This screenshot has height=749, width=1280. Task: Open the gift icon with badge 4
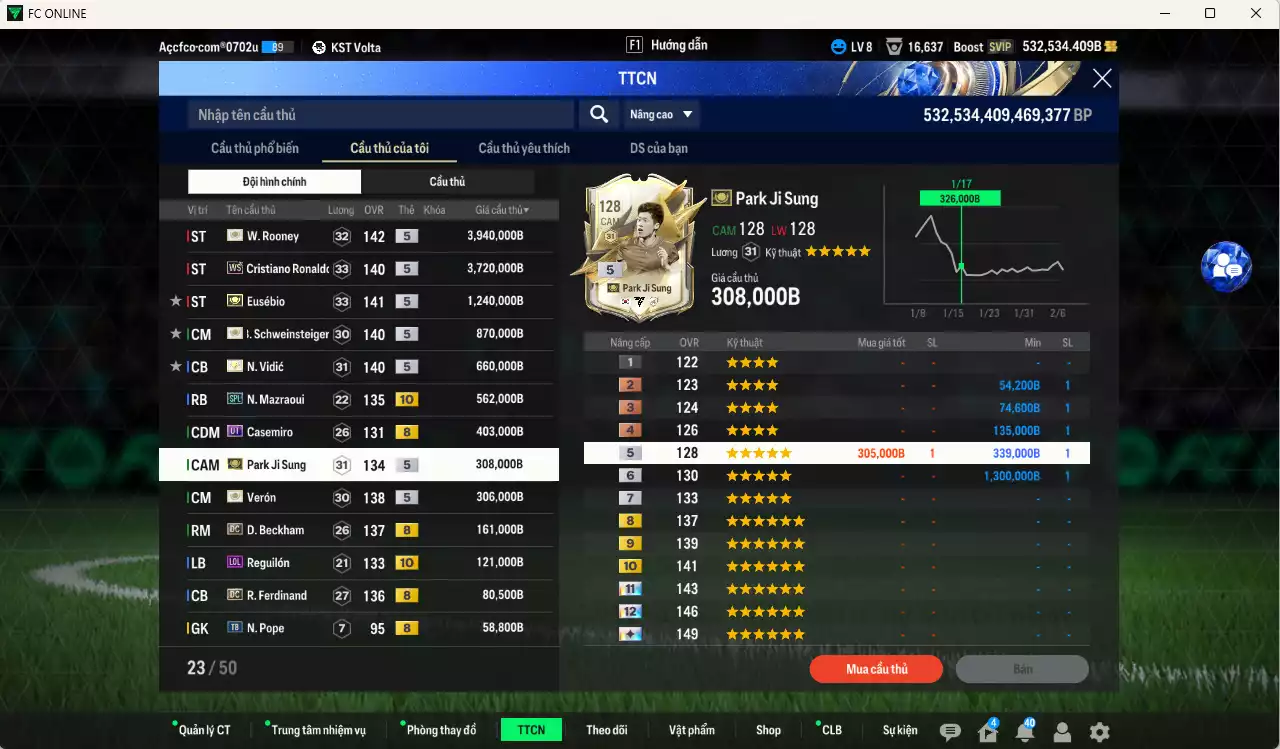tap(987, 732)
